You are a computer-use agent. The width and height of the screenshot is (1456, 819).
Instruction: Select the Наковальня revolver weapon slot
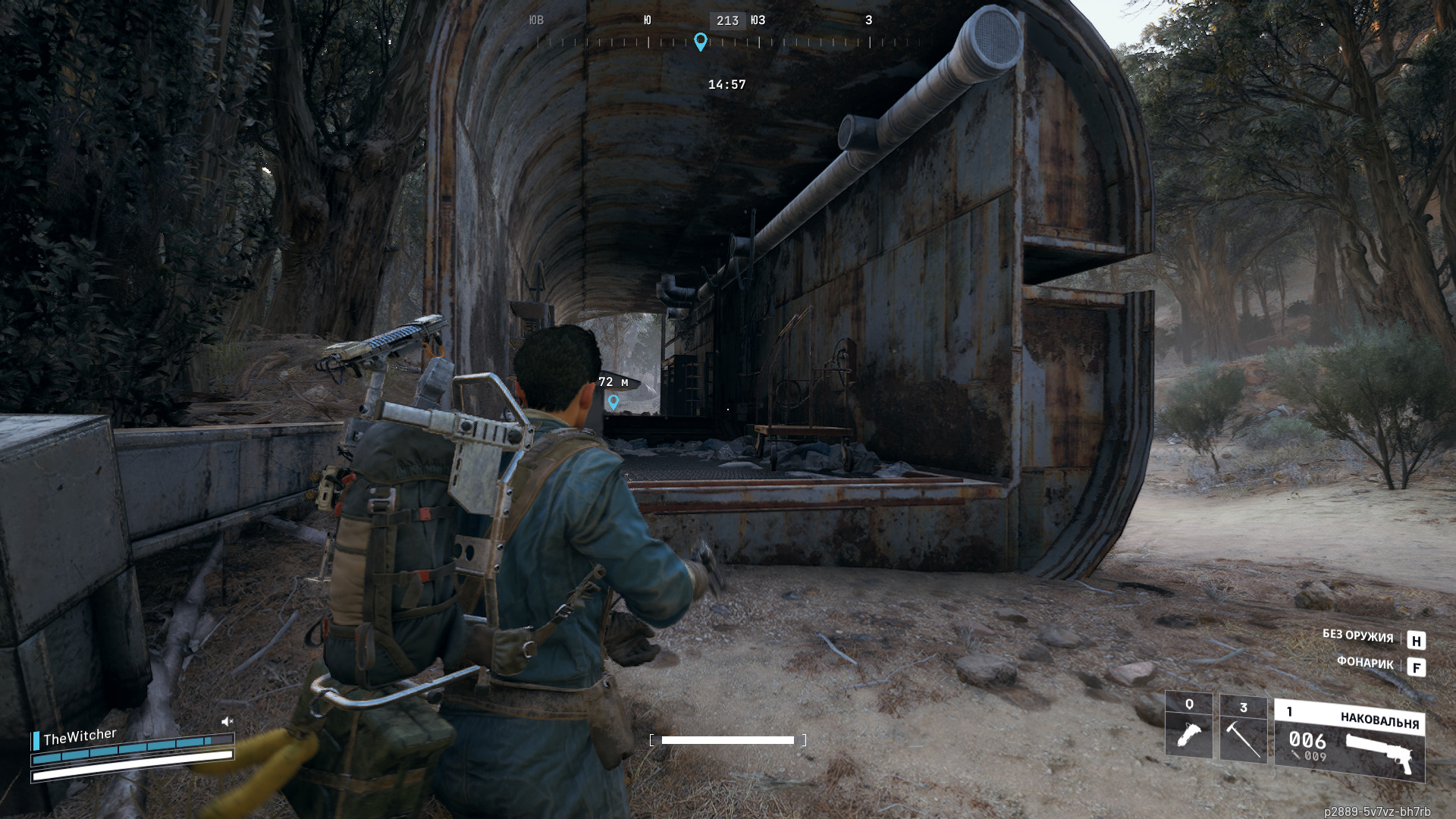click(1349, 742)
